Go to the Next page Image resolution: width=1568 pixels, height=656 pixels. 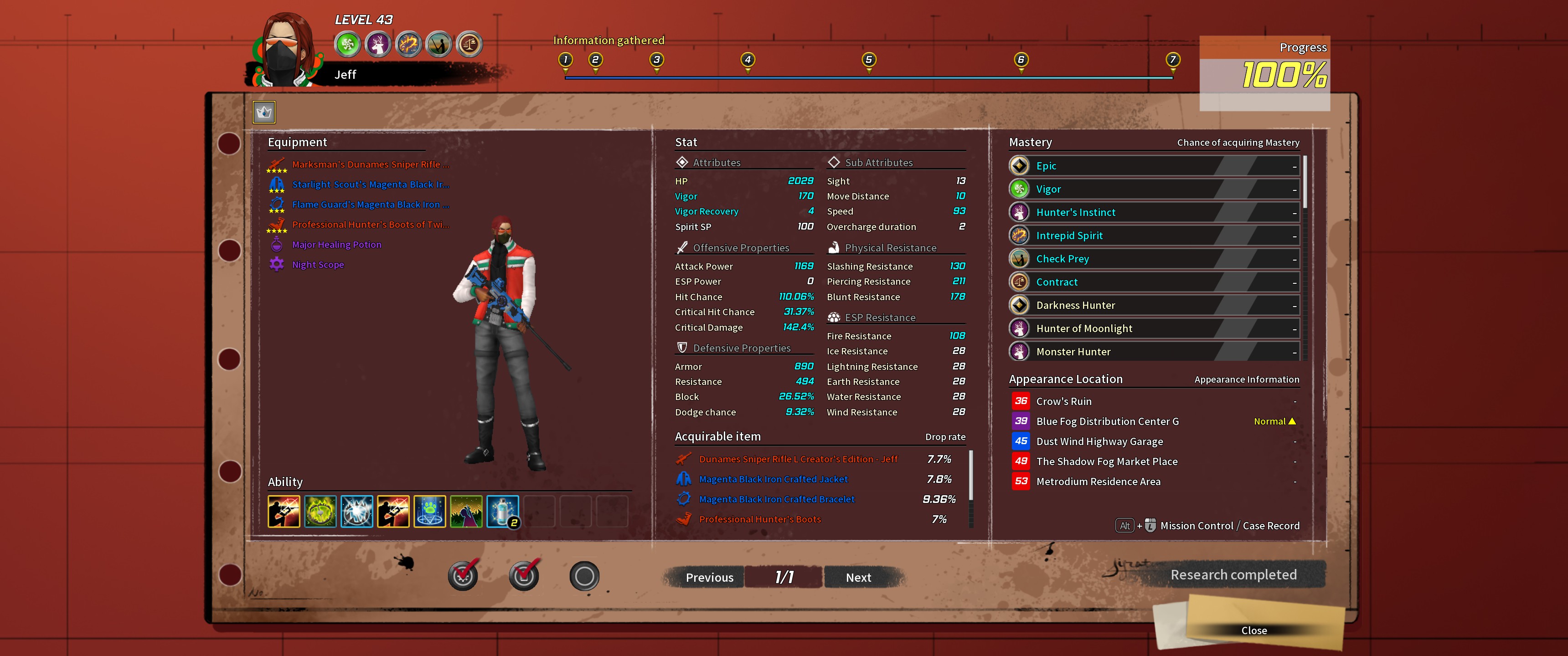click(x=858, y=577)
